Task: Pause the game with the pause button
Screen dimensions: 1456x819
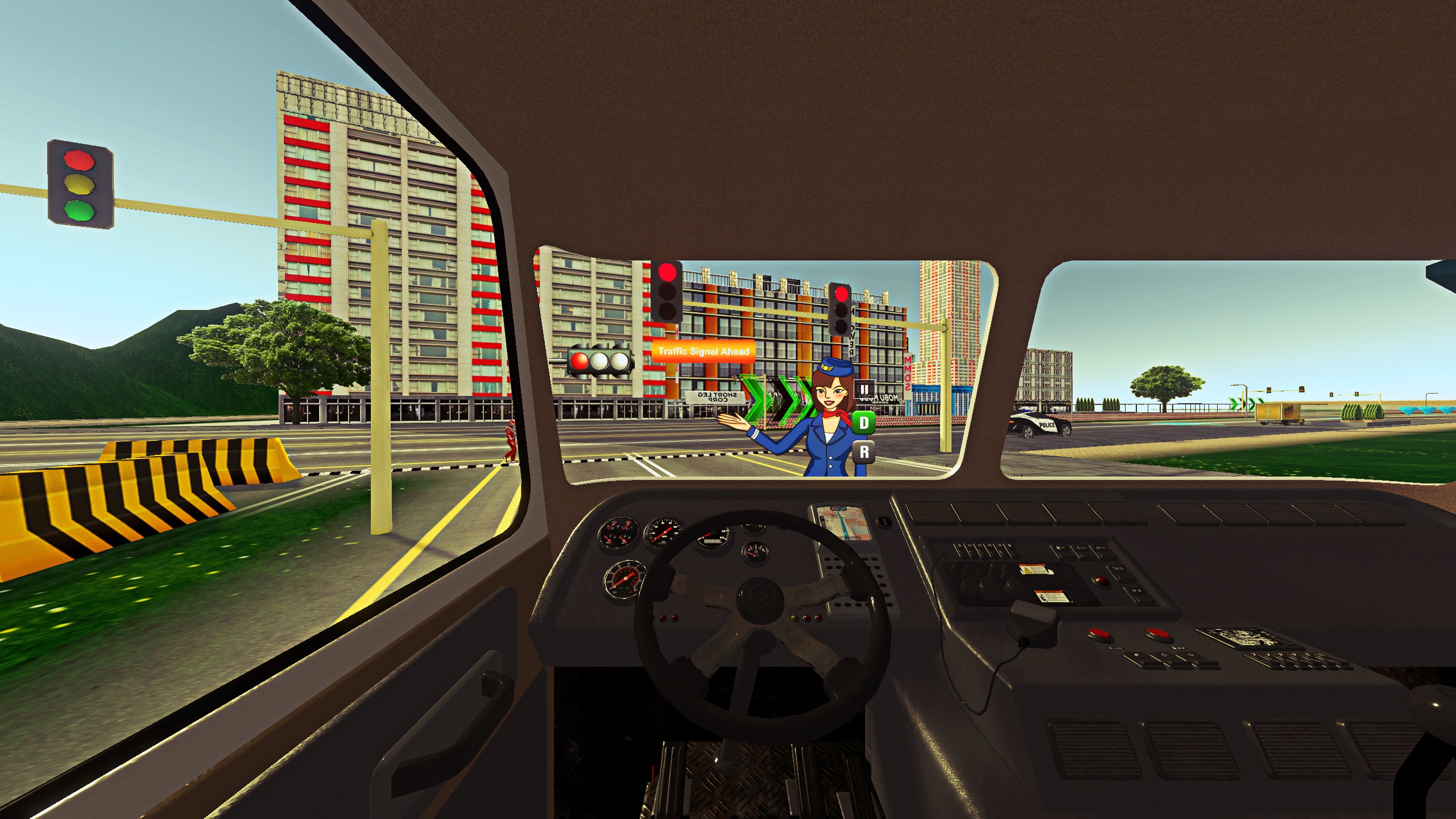Action: 864,390
